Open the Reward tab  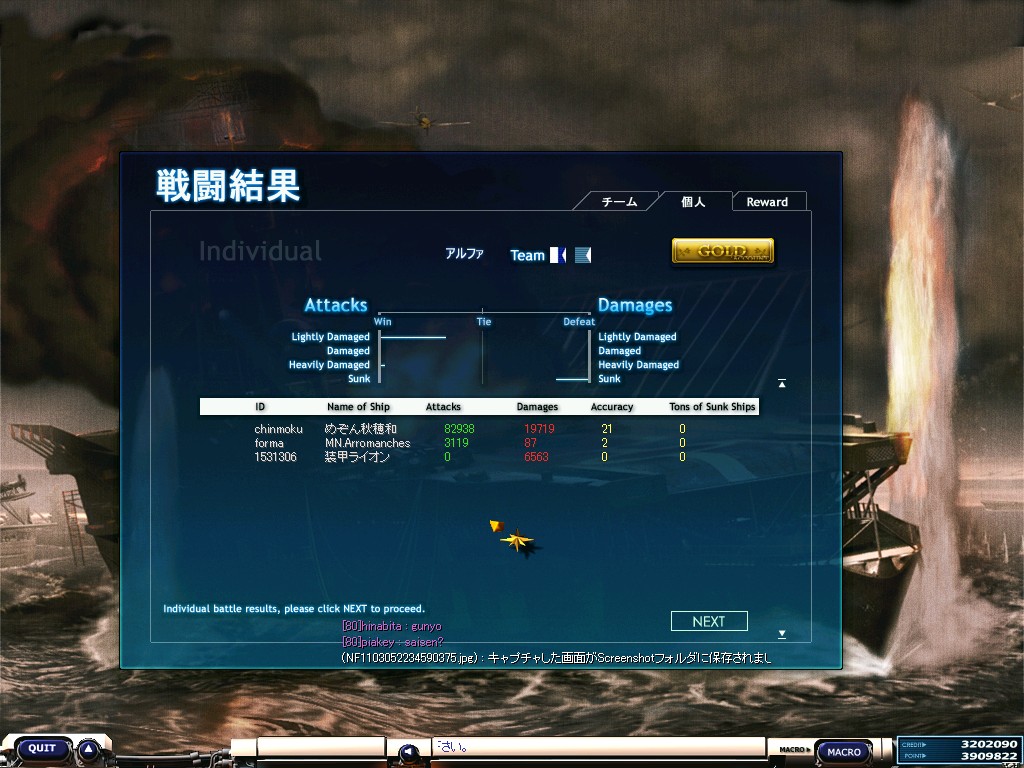(x=767, y=202)
